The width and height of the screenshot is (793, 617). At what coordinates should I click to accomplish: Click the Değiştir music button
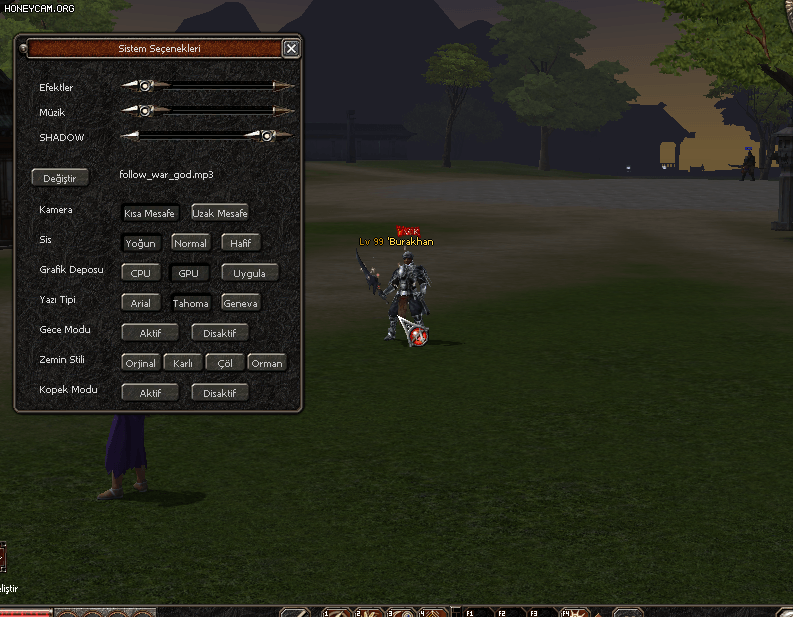[60, 178]
